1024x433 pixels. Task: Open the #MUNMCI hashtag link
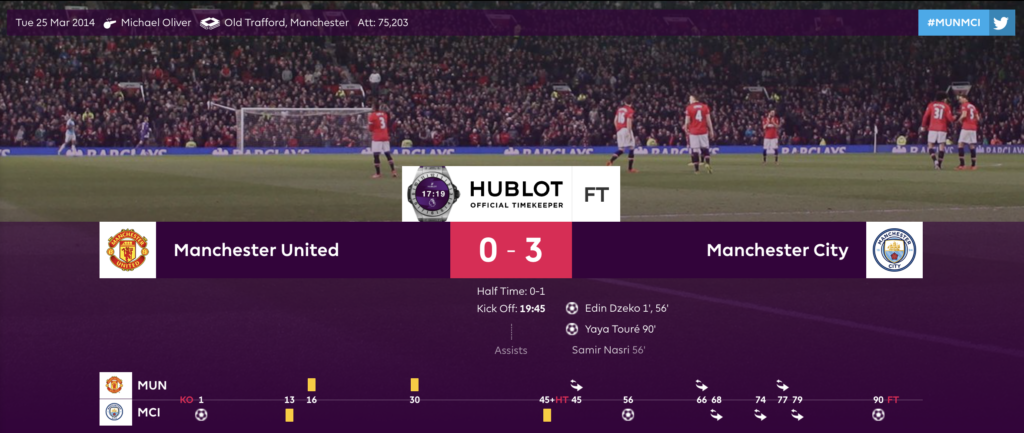pyautogui.click(x=954, y=22)
